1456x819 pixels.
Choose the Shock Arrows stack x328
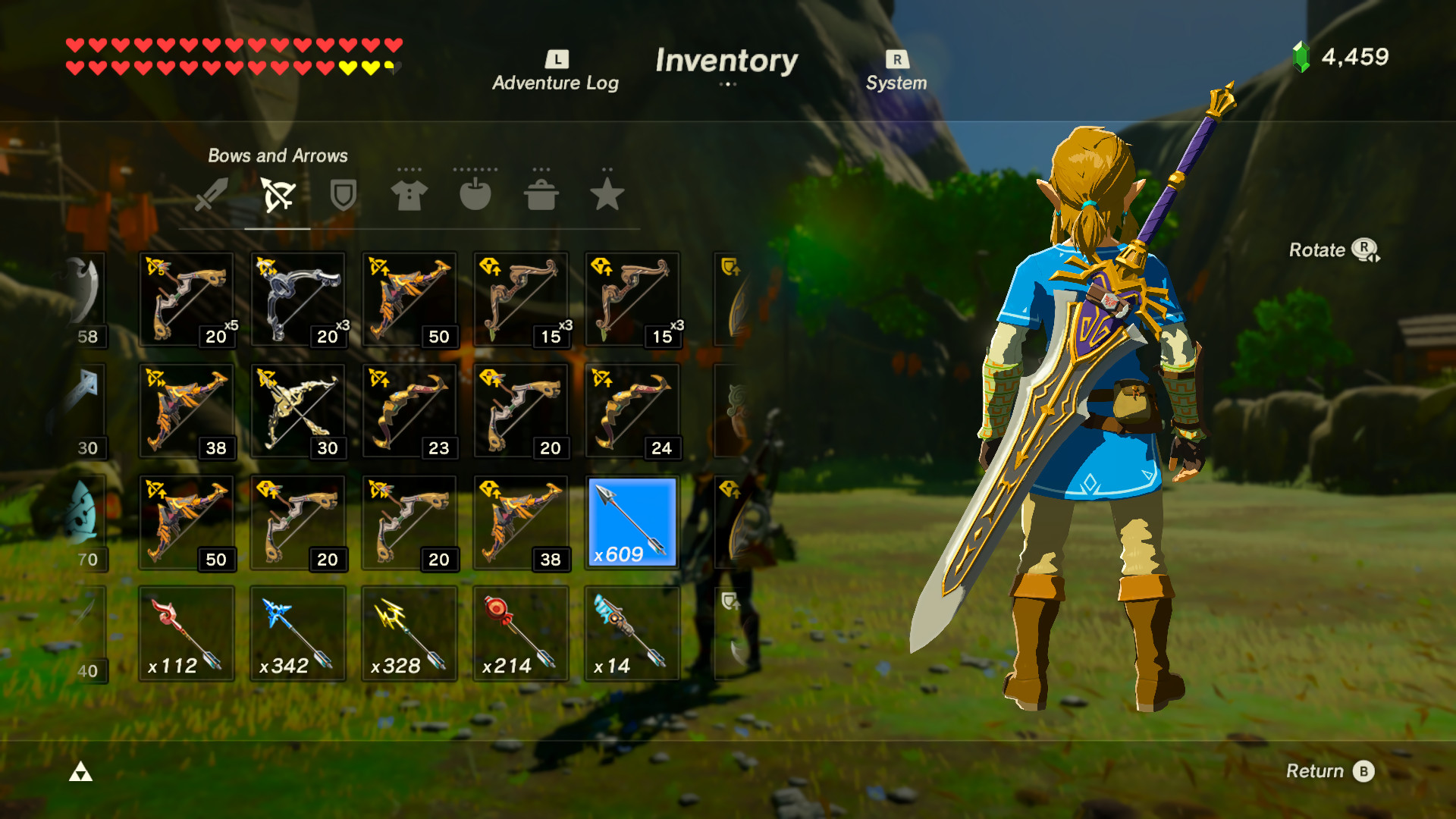(409, 633)
